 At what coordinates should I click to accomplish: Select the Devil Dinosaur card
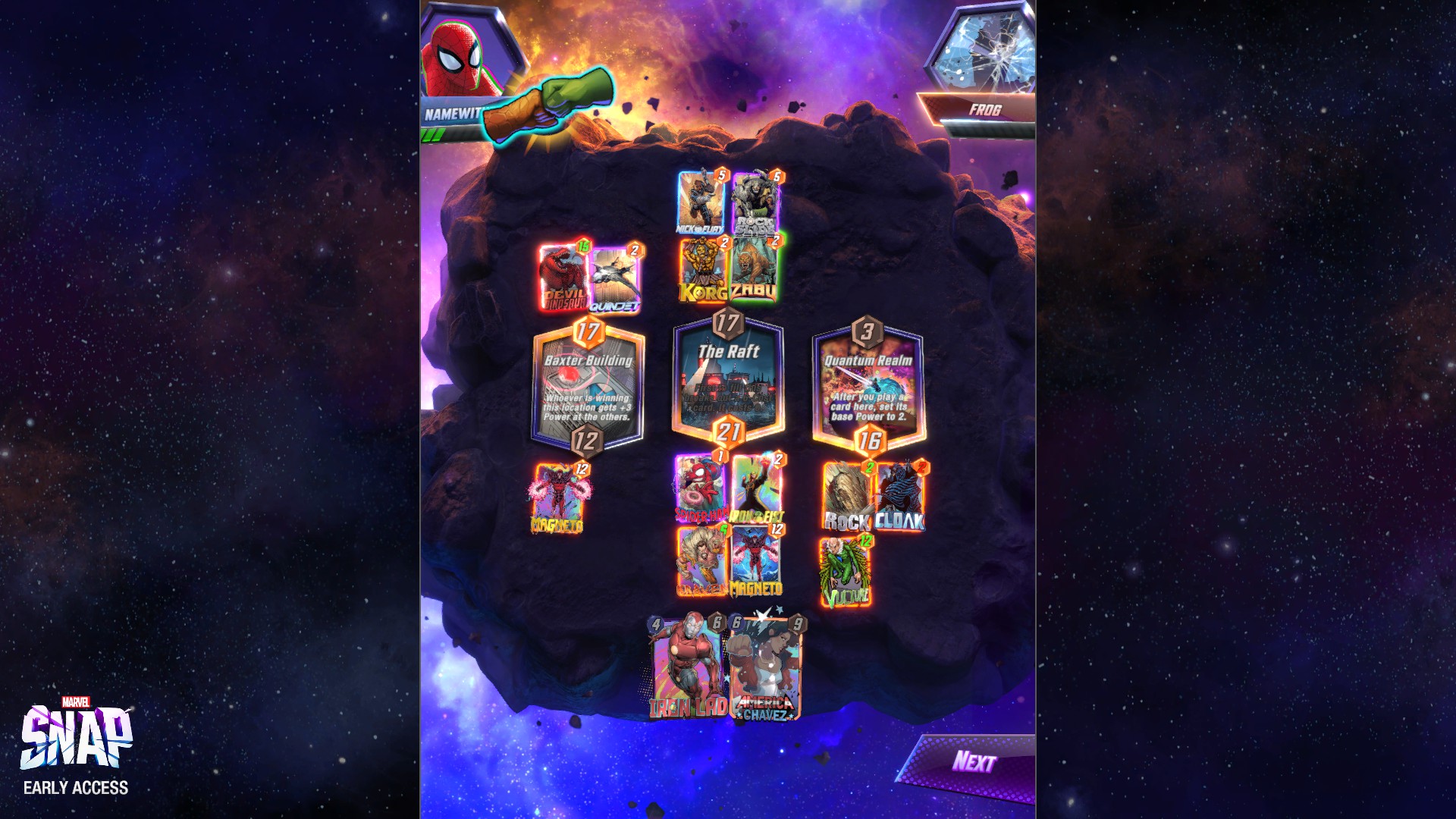562,275
